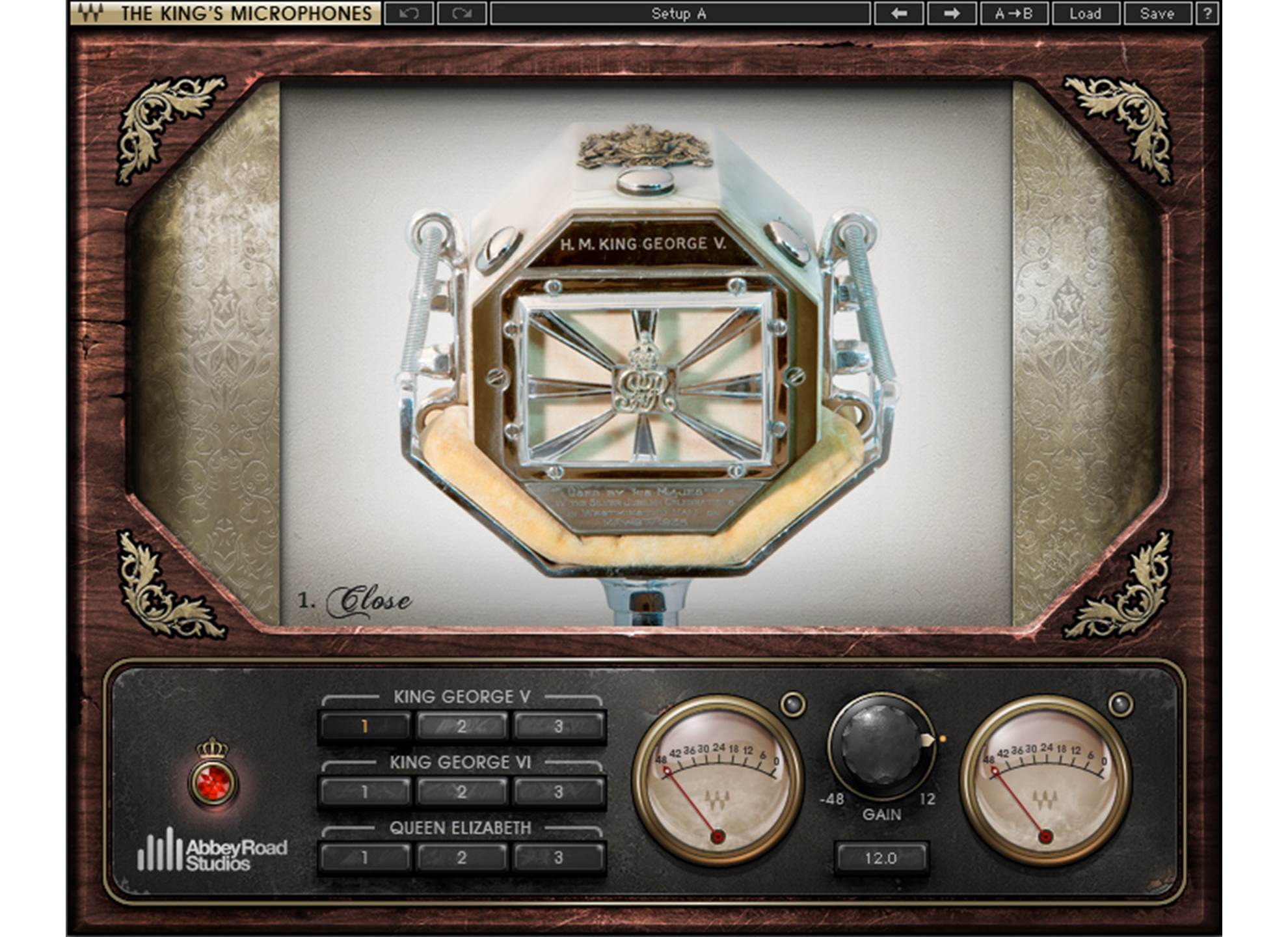
Task: Select King George V position 3
Action: tap(558, 726)
